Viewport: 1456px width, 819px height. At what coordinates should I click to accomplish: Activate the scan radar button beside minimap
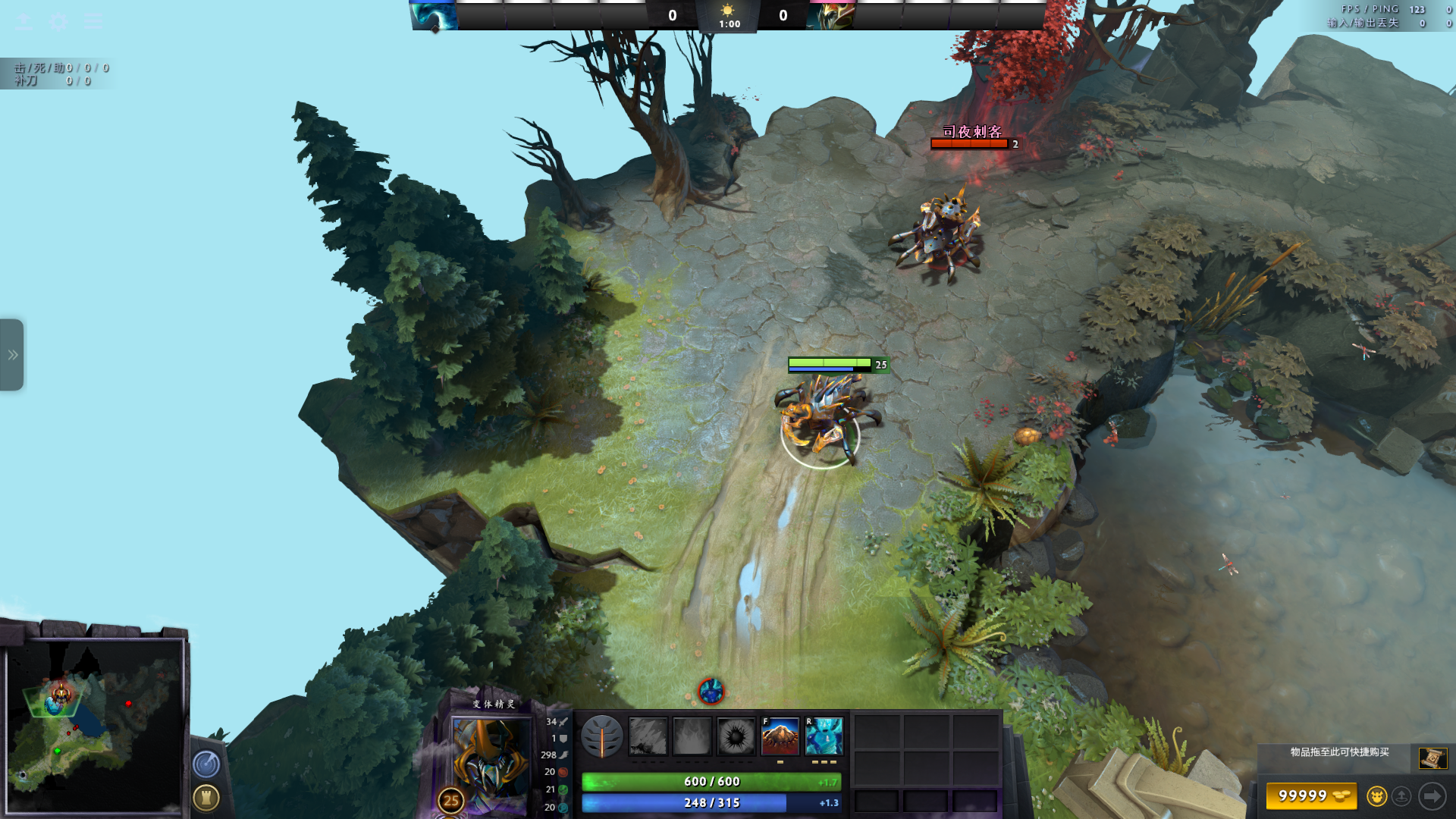tap(206, 764)
